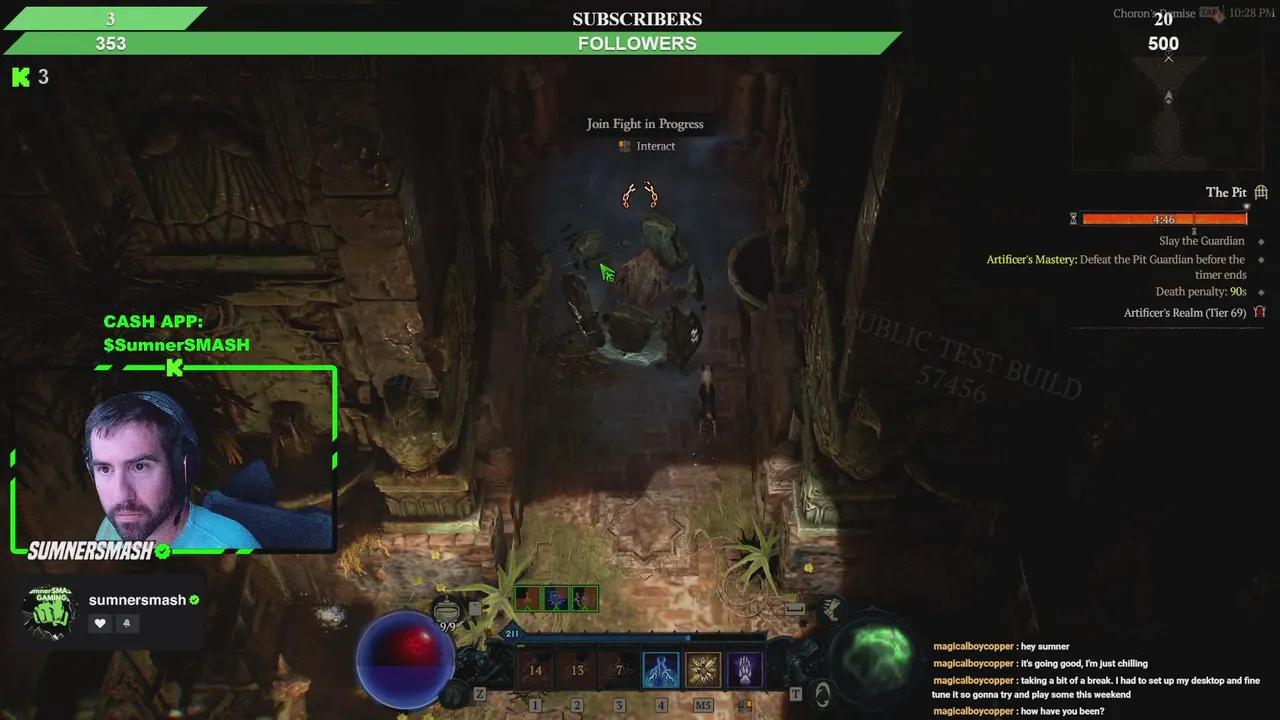This screenshot has height=720, width=1280.
Task: Select the healing potion flask icon
Action: (x=449, y=611)
